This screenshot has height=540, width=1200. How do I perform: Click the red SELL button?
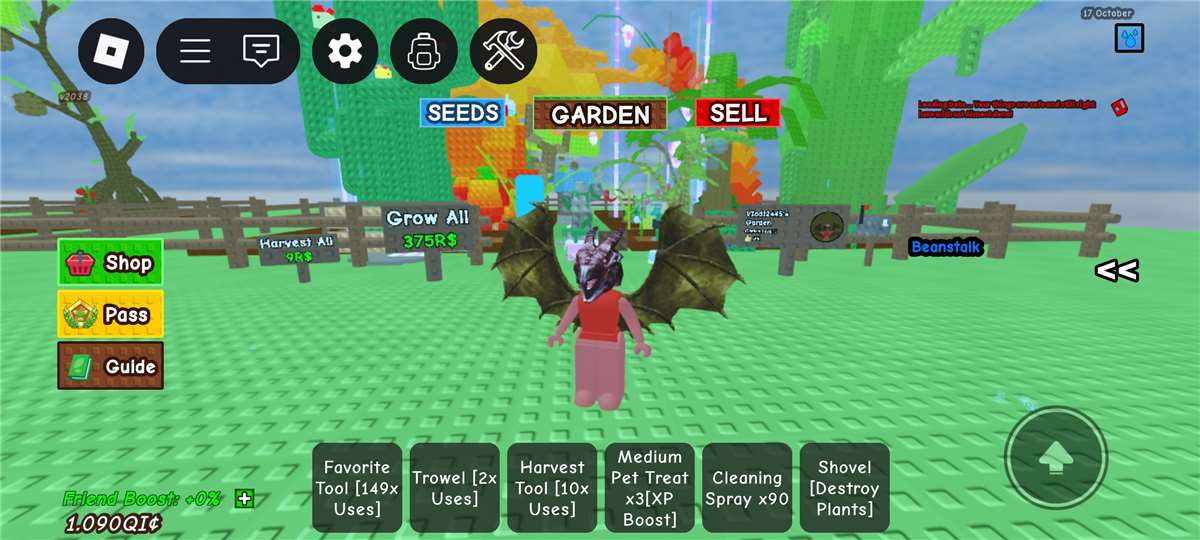point(738,113)
